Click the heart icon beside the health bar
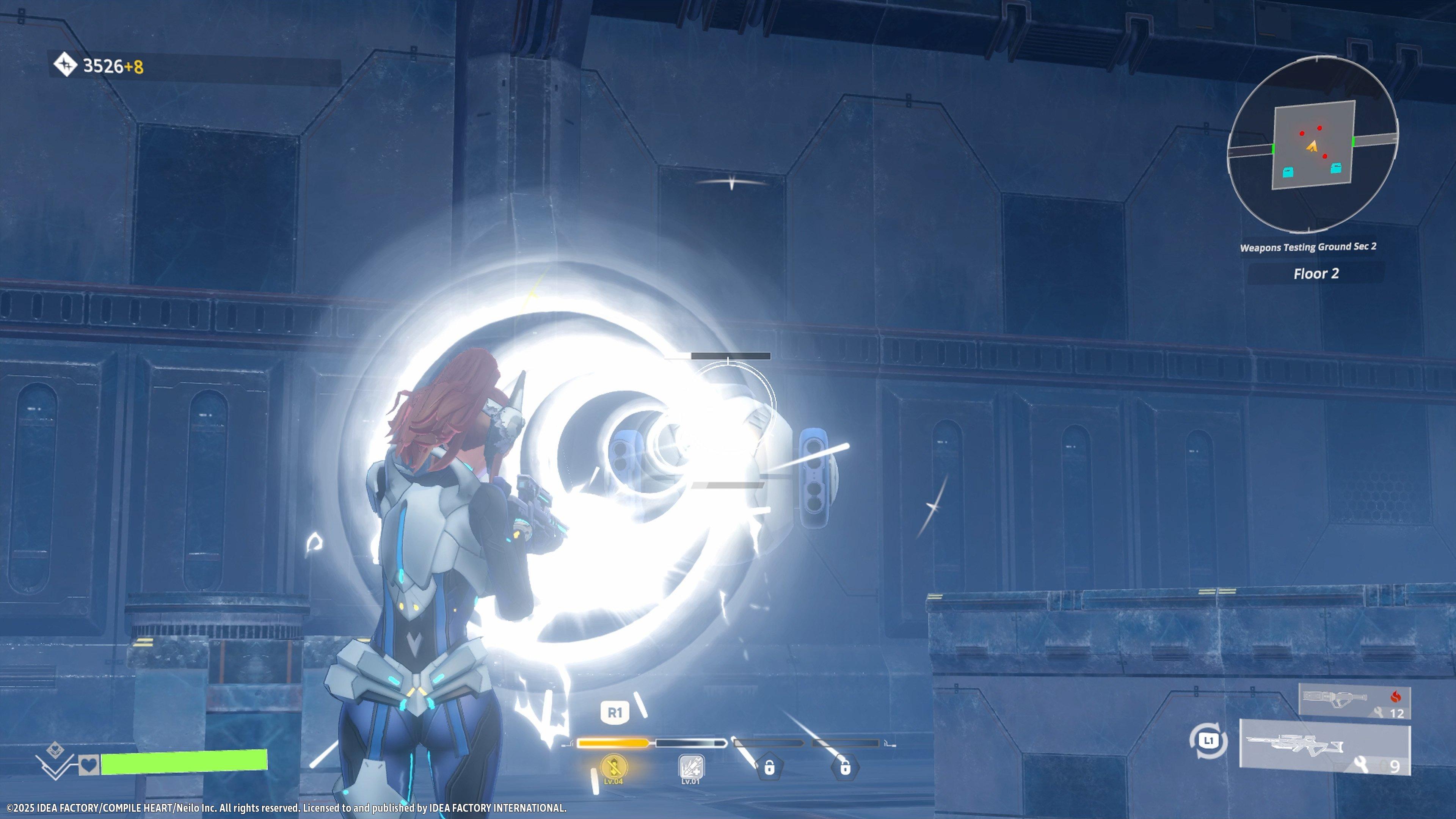Viewport: 1456px width, 819px height. [89, 765]
